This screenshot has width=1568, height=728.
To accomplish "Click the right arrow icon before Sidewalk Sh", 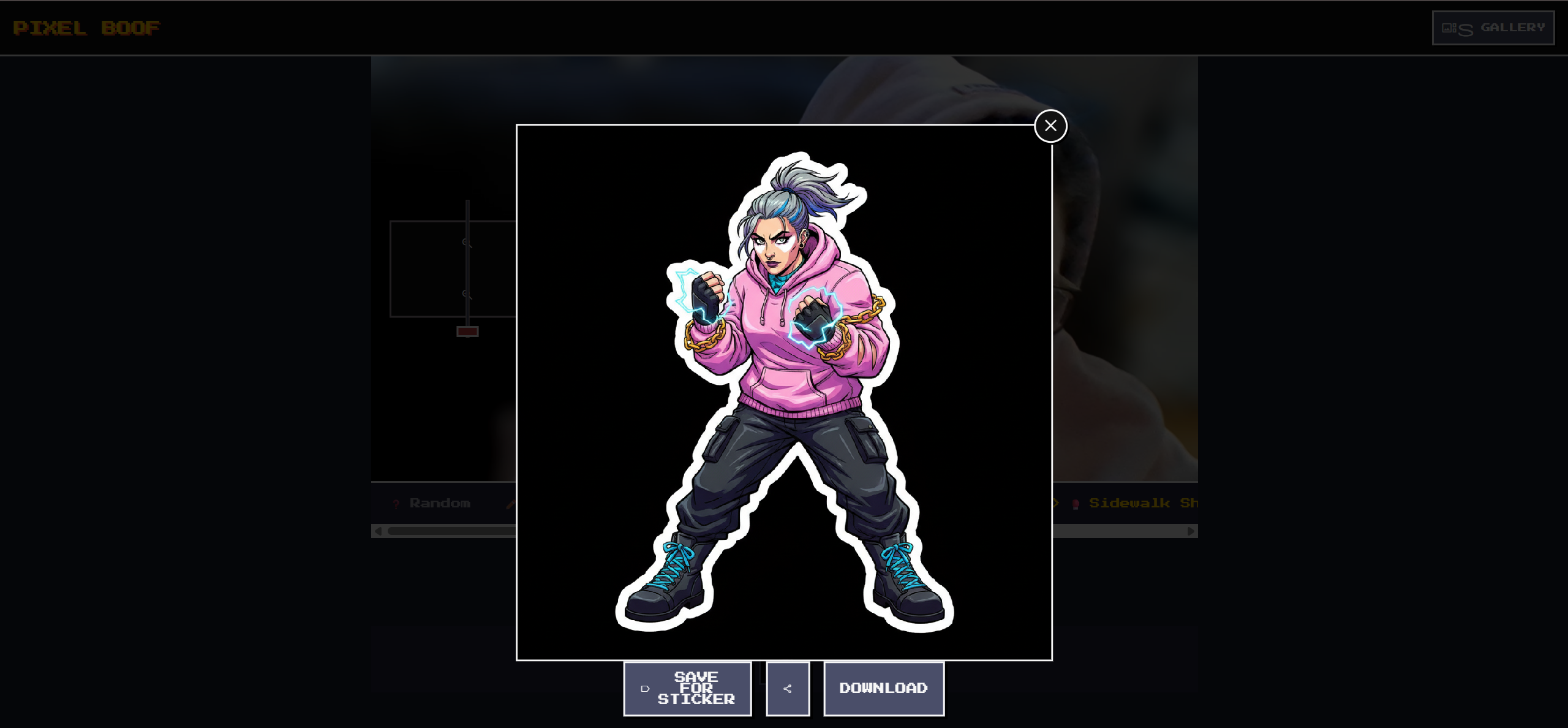I will point(1055,504).
